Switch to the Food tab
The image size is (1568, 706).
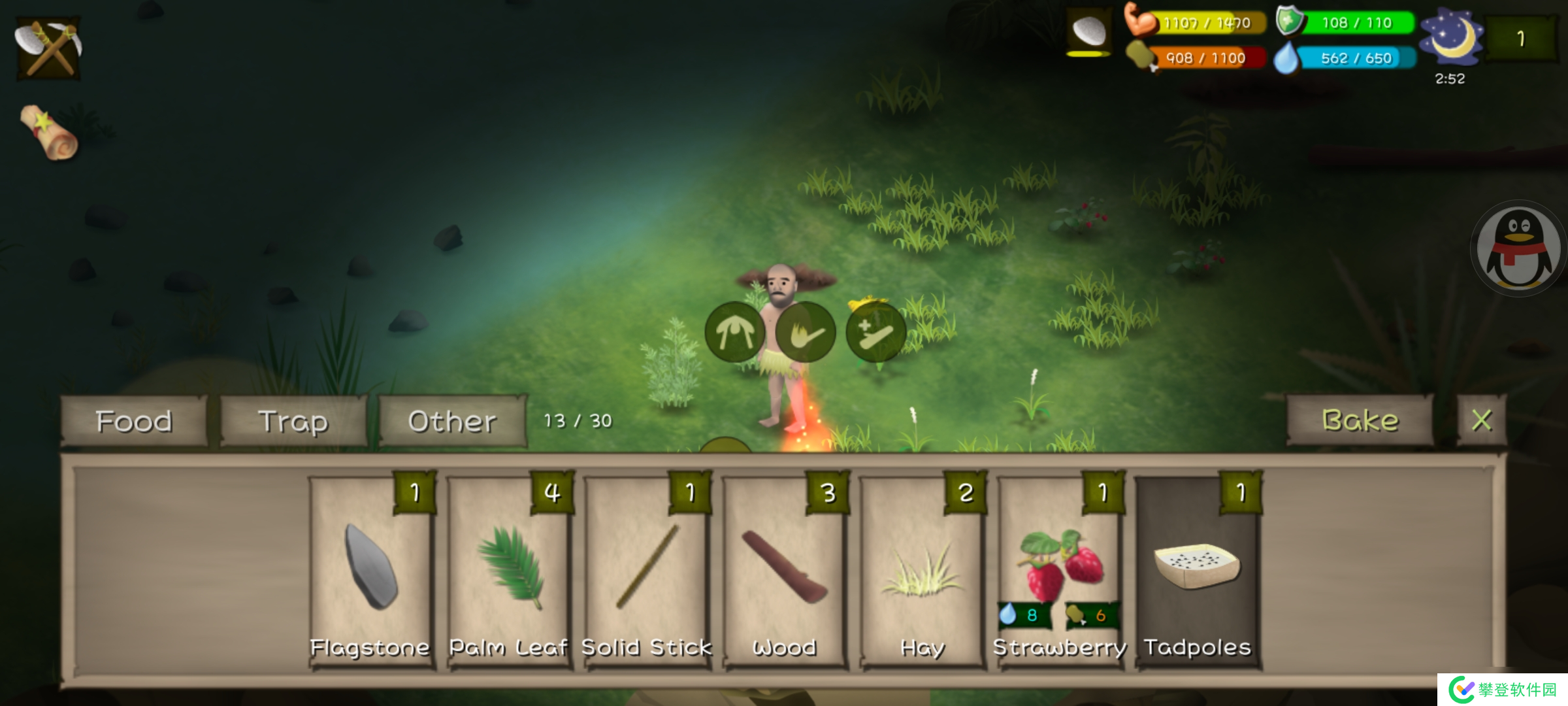tap(134, 422)
